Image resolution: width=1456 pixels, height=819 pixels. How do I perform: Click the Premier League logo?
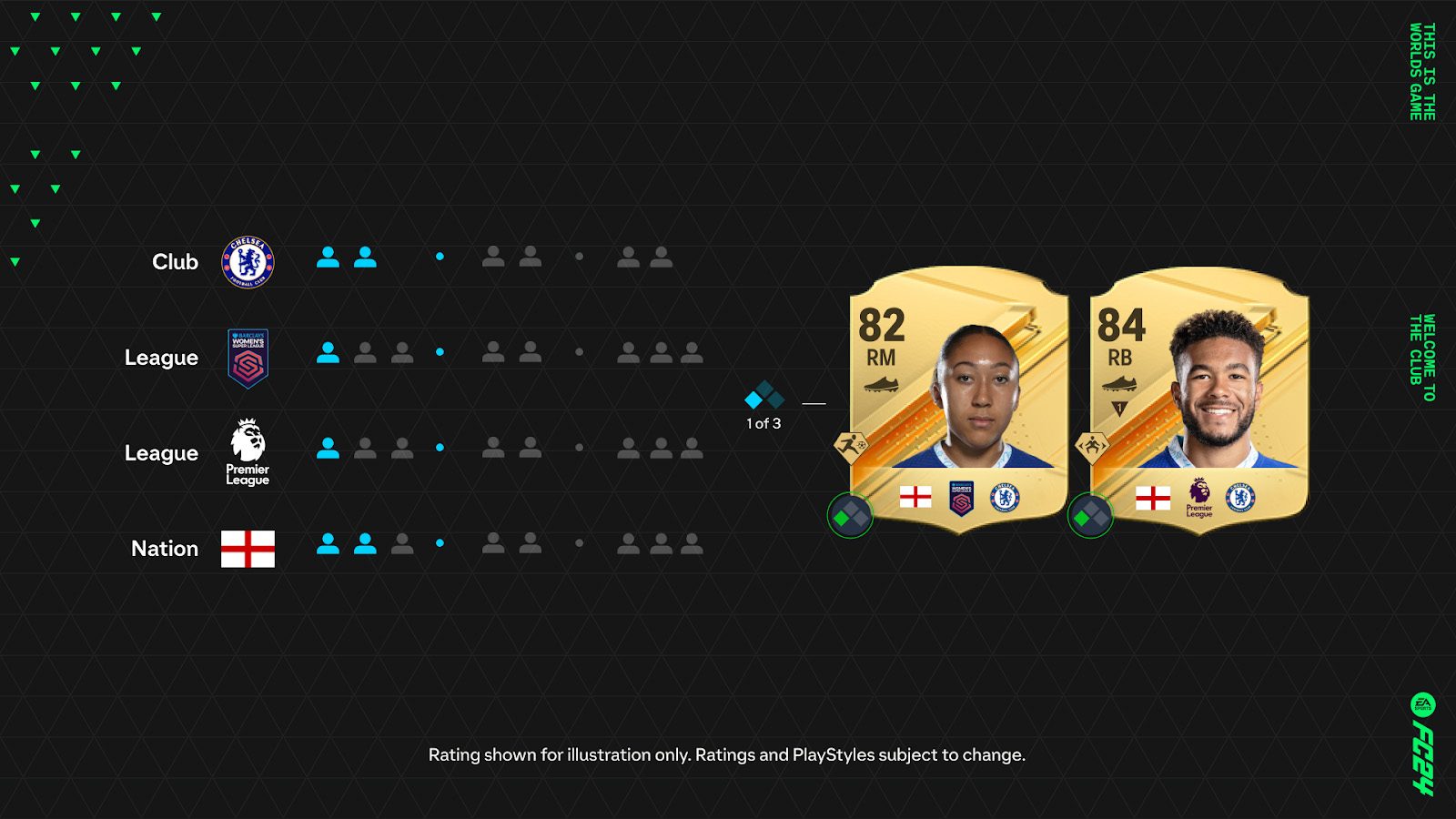pyautogui.click(x=247, y=452)
